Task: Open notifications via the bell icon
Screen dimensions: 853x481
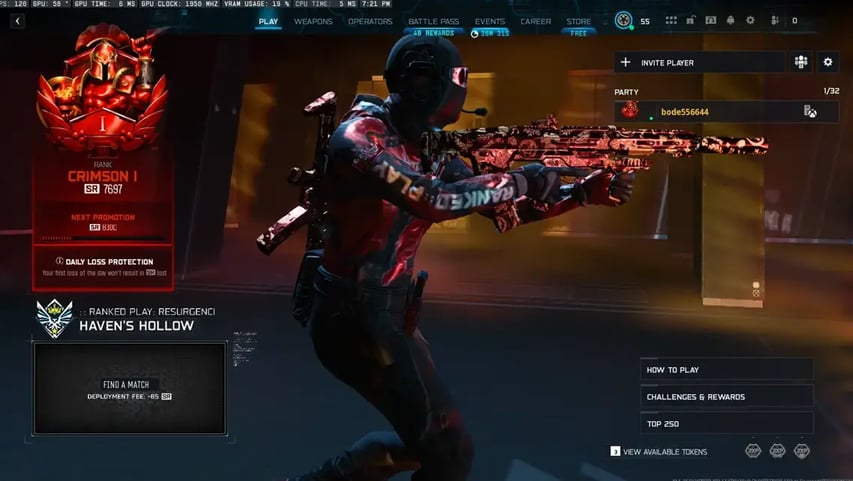Action: click(x=730, y=21)
